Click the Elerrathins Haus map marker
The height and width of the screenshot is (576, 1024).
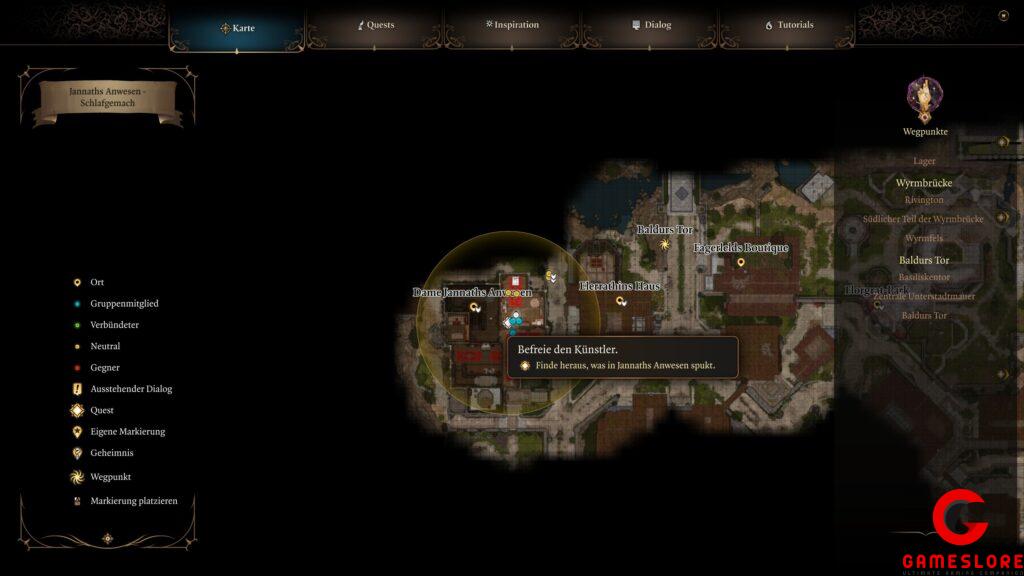[621, 300]
